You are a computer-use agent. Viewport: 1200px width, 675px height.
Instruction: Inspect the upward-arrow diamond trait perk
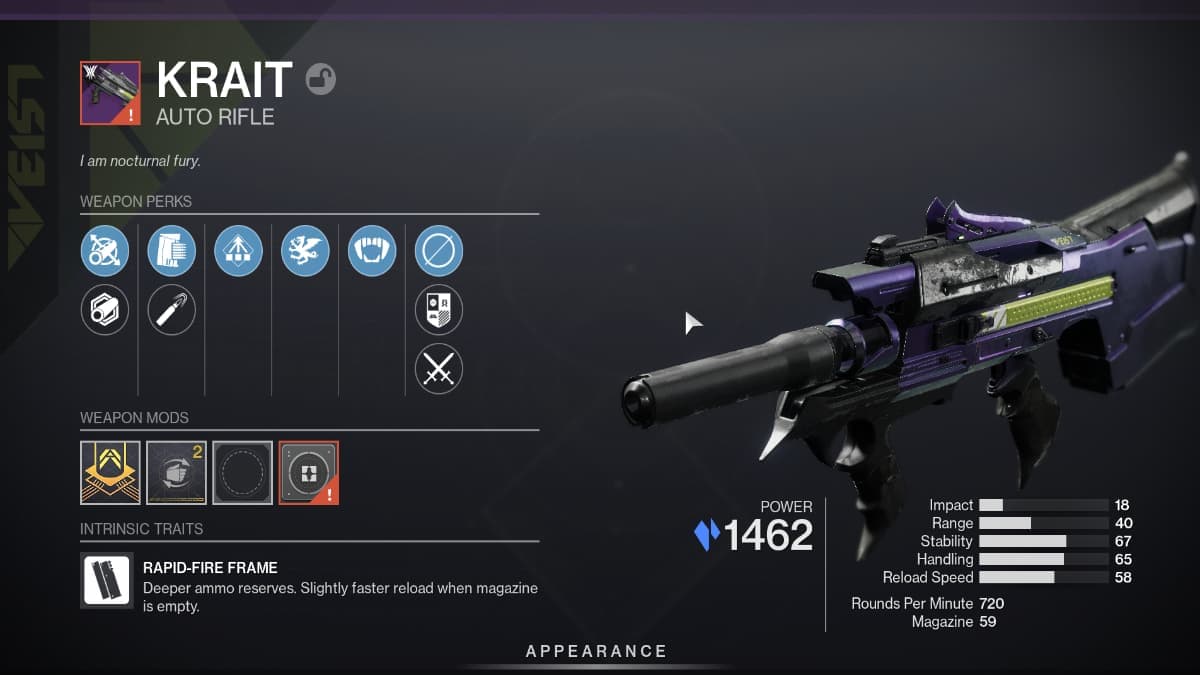pyautogui.click(x=238, y=251)
